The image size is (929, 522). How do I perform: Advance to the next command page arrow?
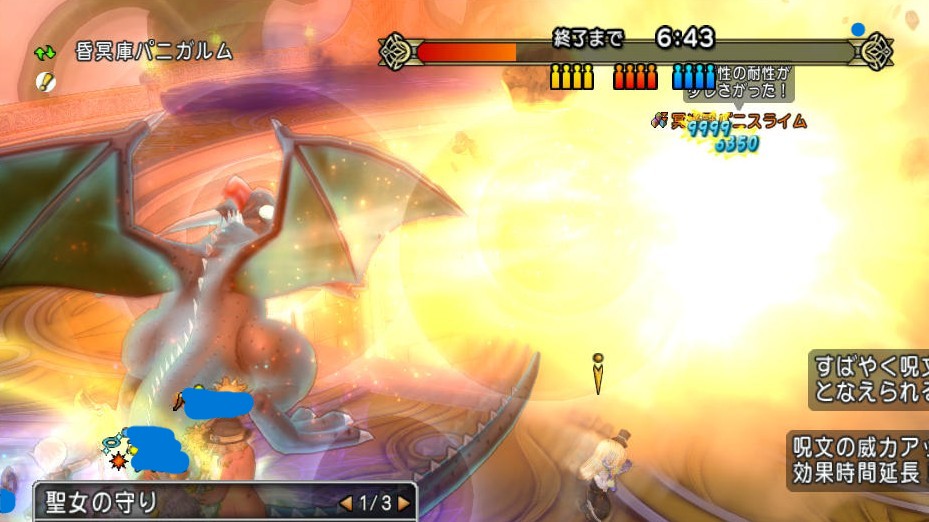404,503
